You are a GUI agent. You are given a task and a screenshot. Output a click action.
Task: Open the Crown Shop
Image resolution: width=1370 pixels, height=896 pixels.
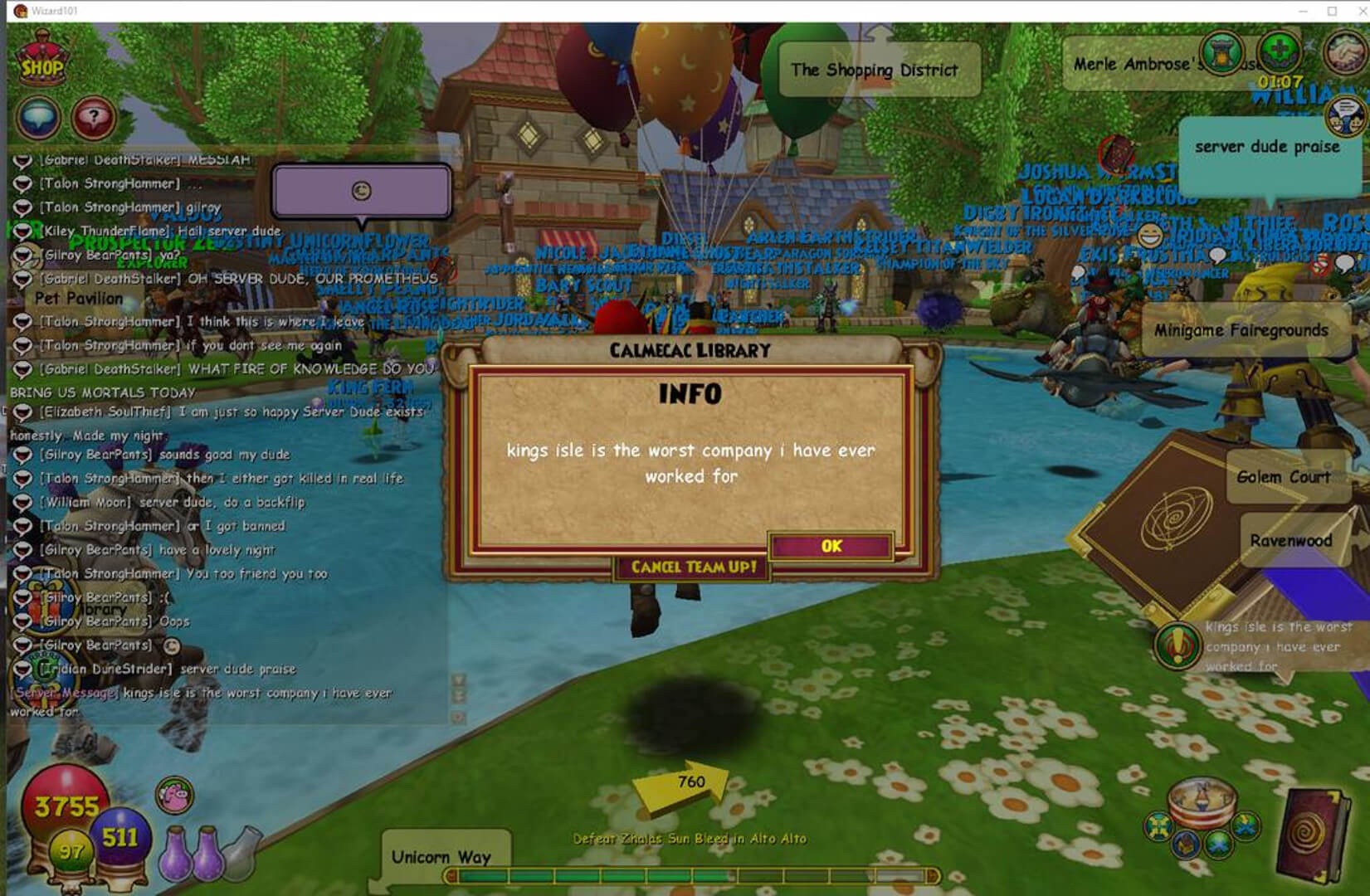[x=41, y=63]
